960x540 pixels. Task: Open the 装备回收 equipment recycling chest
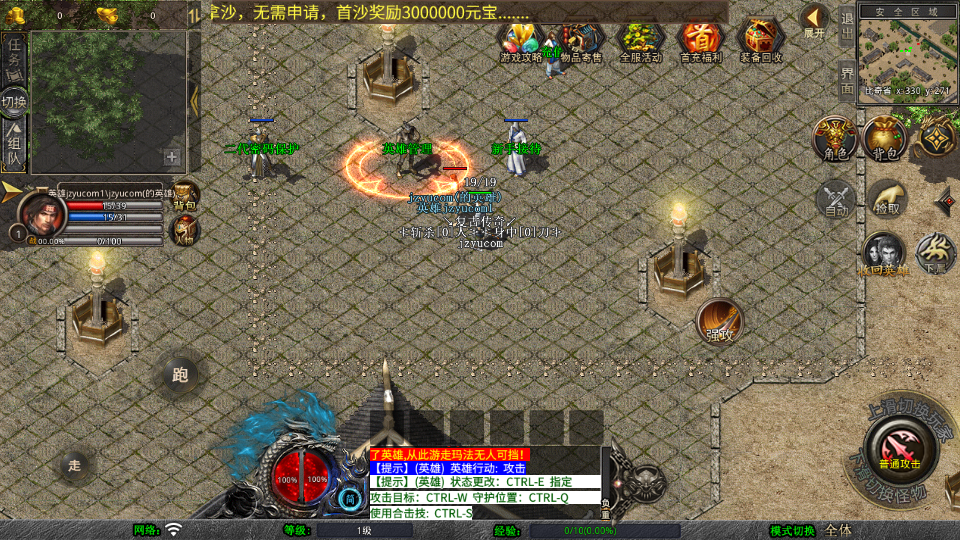point(761,40)
